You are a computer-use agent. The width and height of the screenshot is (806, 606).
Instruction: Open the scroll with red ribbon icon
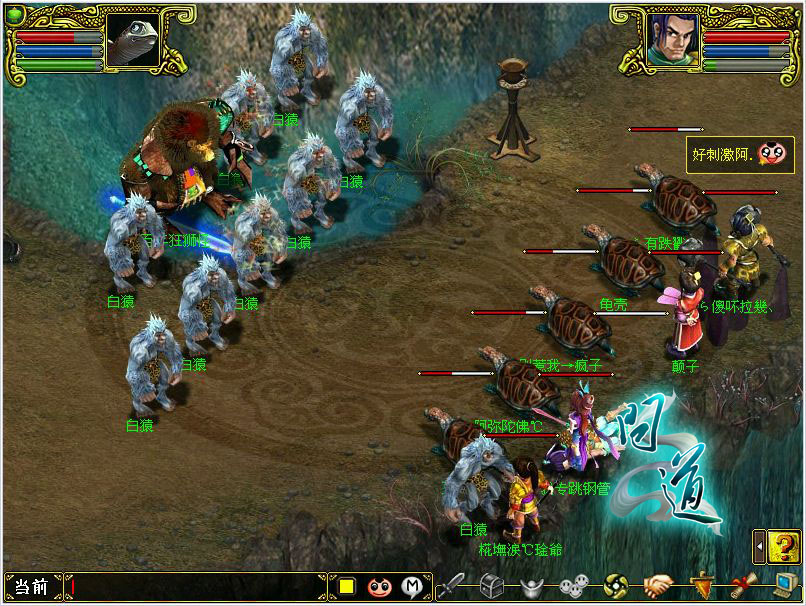tap(743, 586)
